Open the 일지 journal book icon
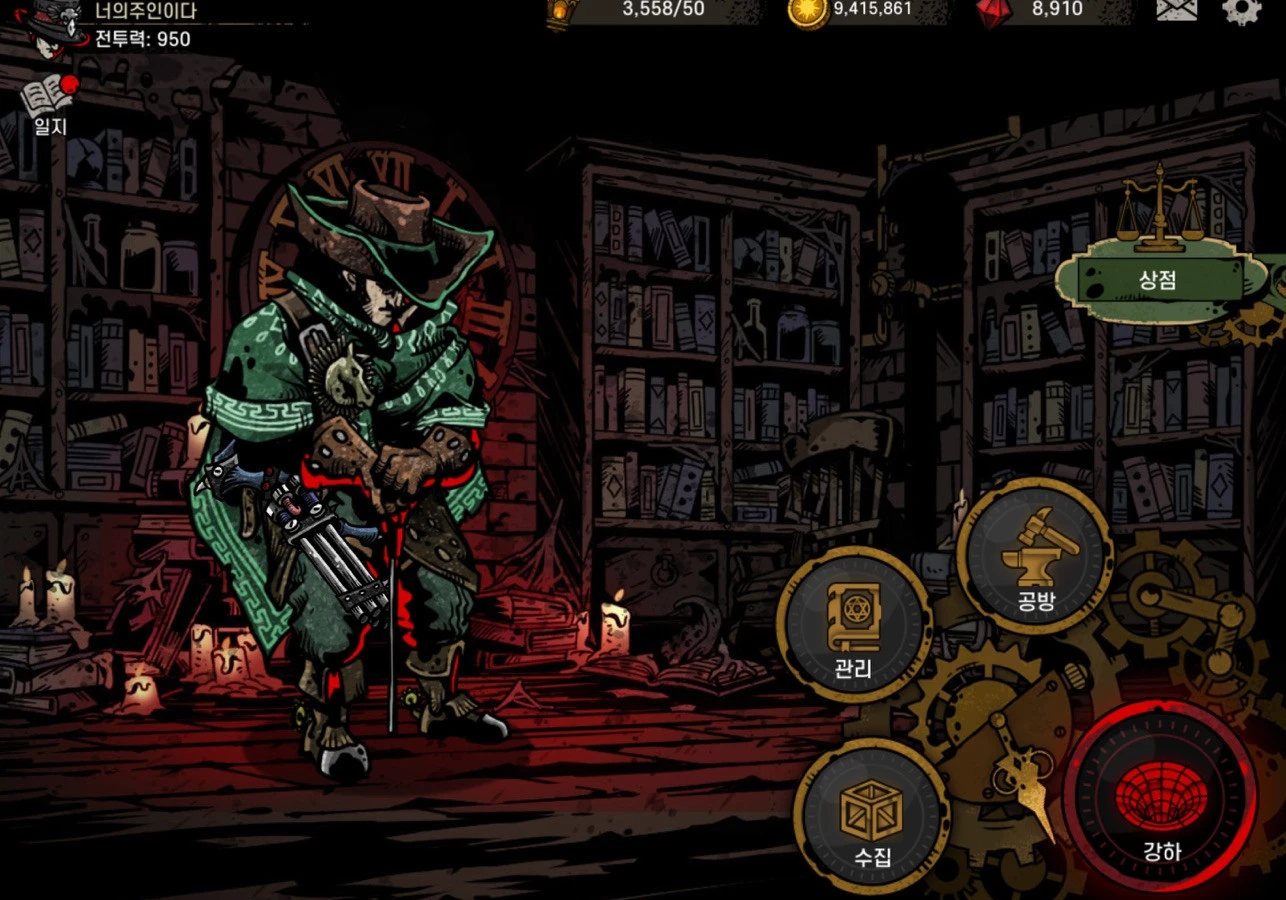 coord(49,104)
